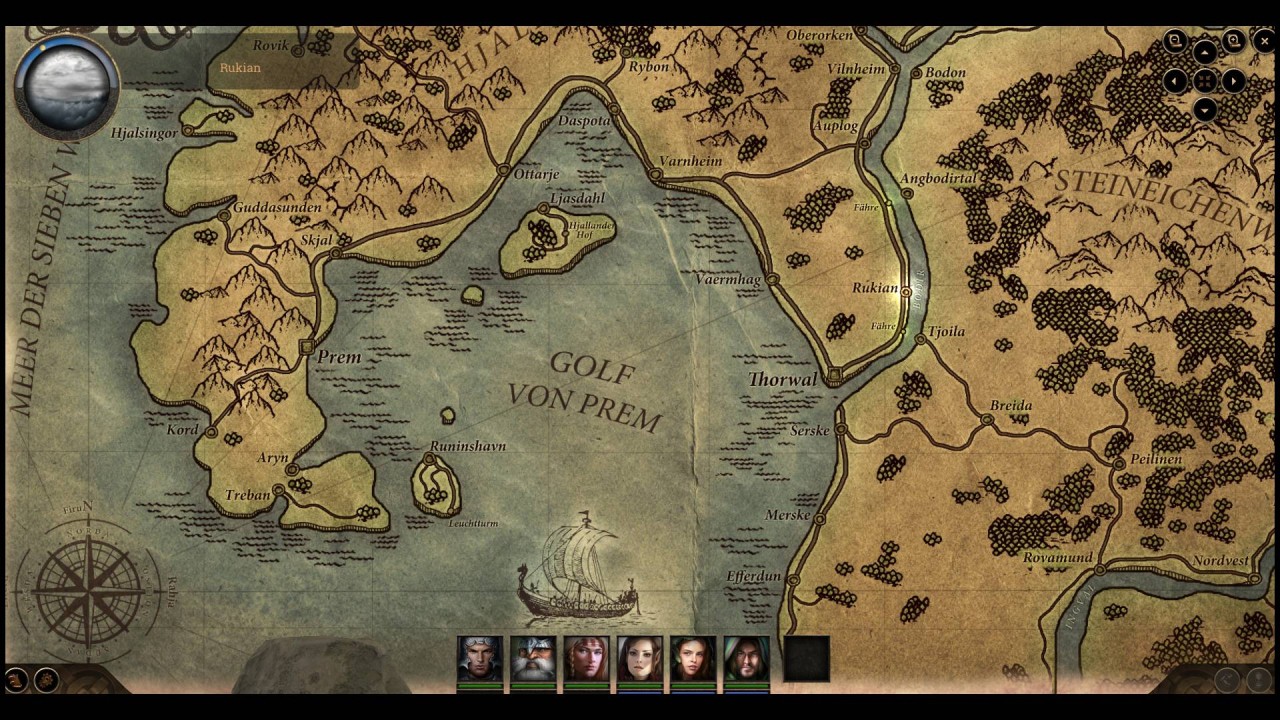Center the map with the four-arrows button

[1205, 81]
